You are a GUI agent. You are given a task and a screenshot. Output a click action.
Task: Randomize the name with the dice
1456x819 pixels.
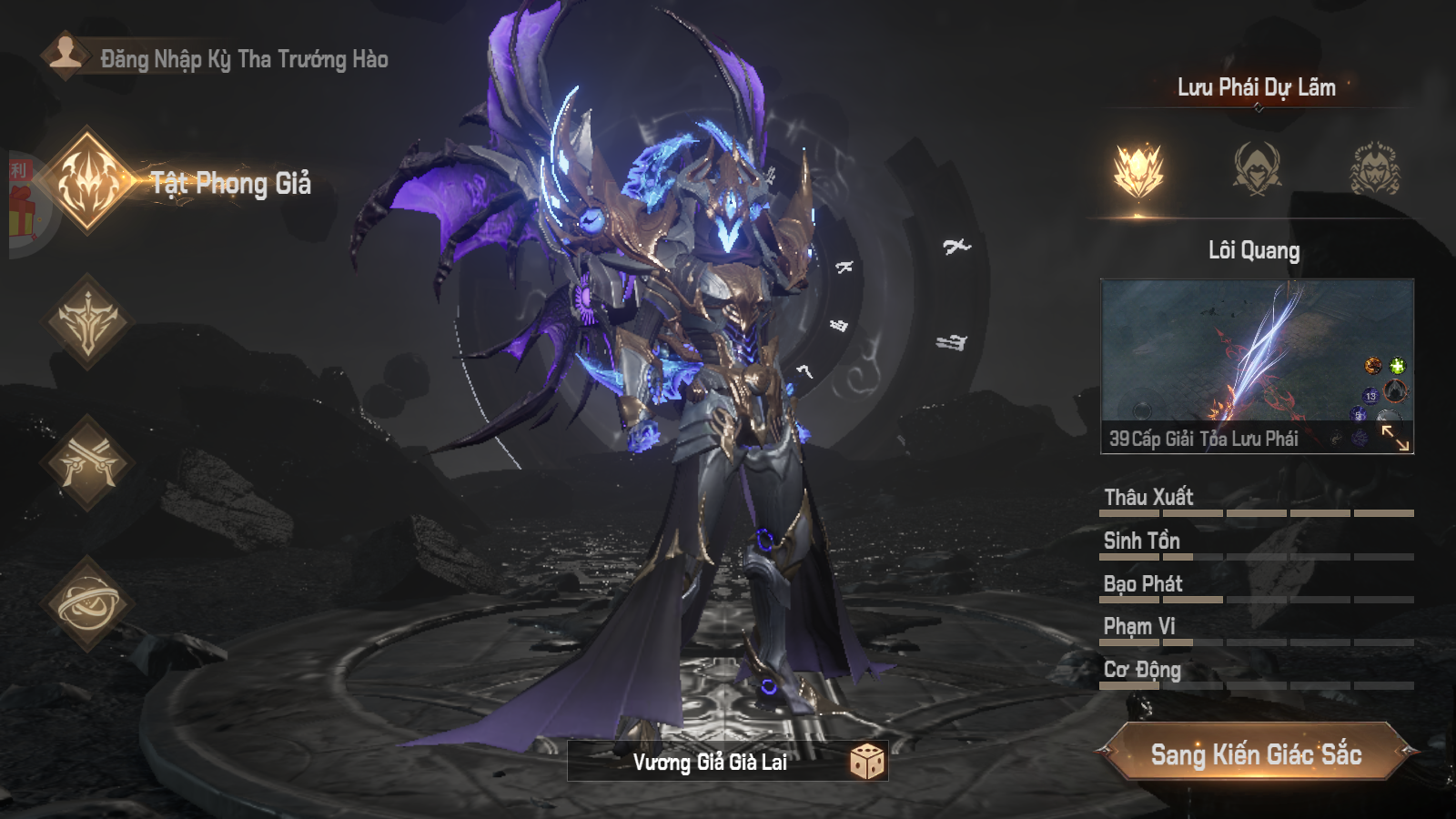[866, 761]
